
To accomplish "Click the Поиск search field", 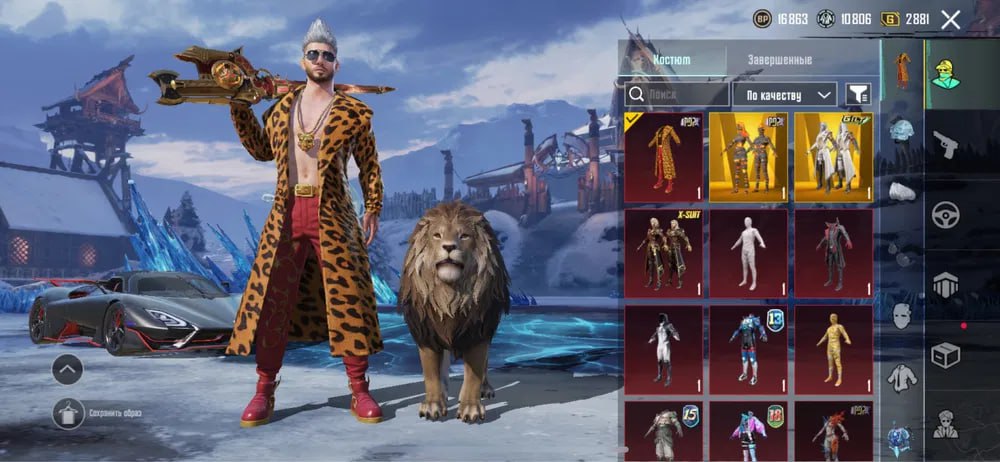I will click(677, 94).
